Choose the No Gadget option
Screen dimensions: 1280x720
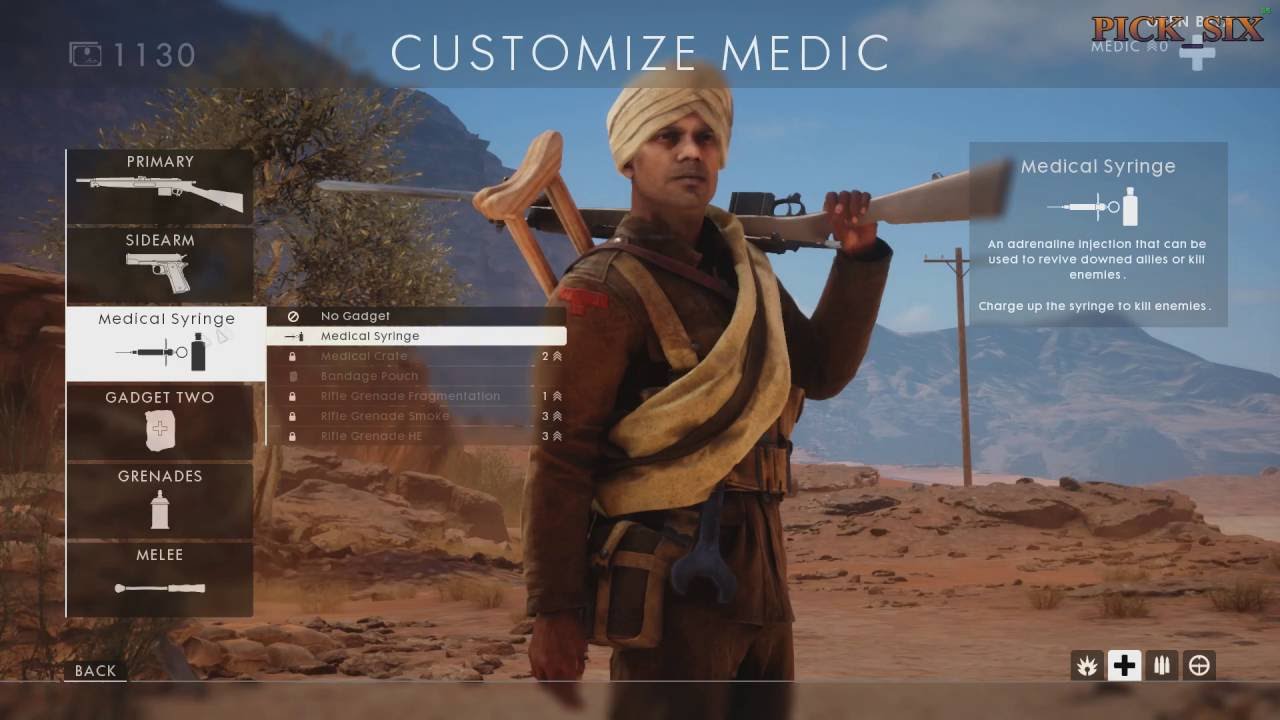pyautogui.click(x=416, y=316)
